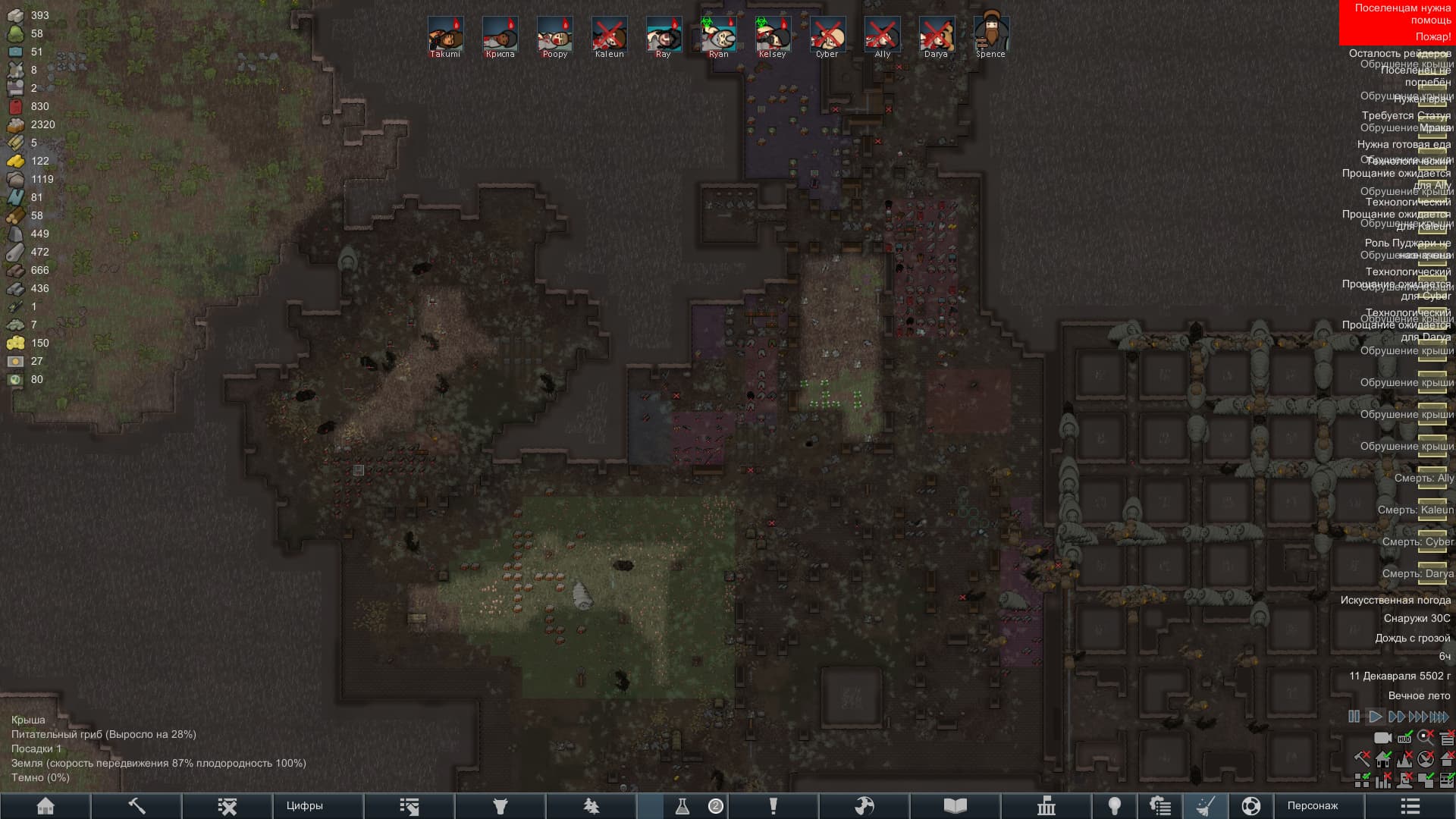Screen dimensions: 1456x819
Task: Open the Персонаж tab
Action: [x=1312, y=806]
